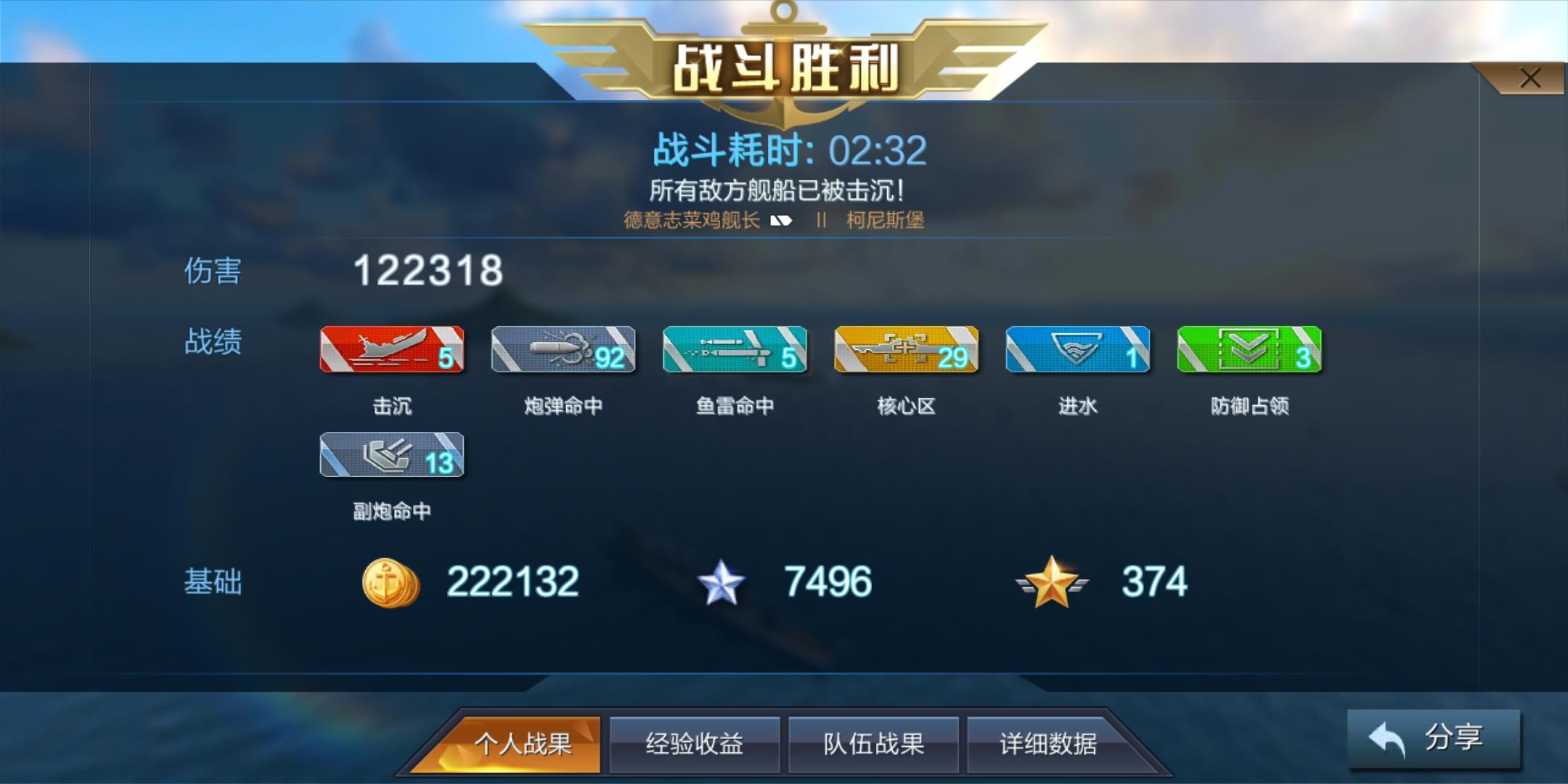Switch to the 经验收益 tab
This screenshot has height=784, width=1568.
click(695, 744)
